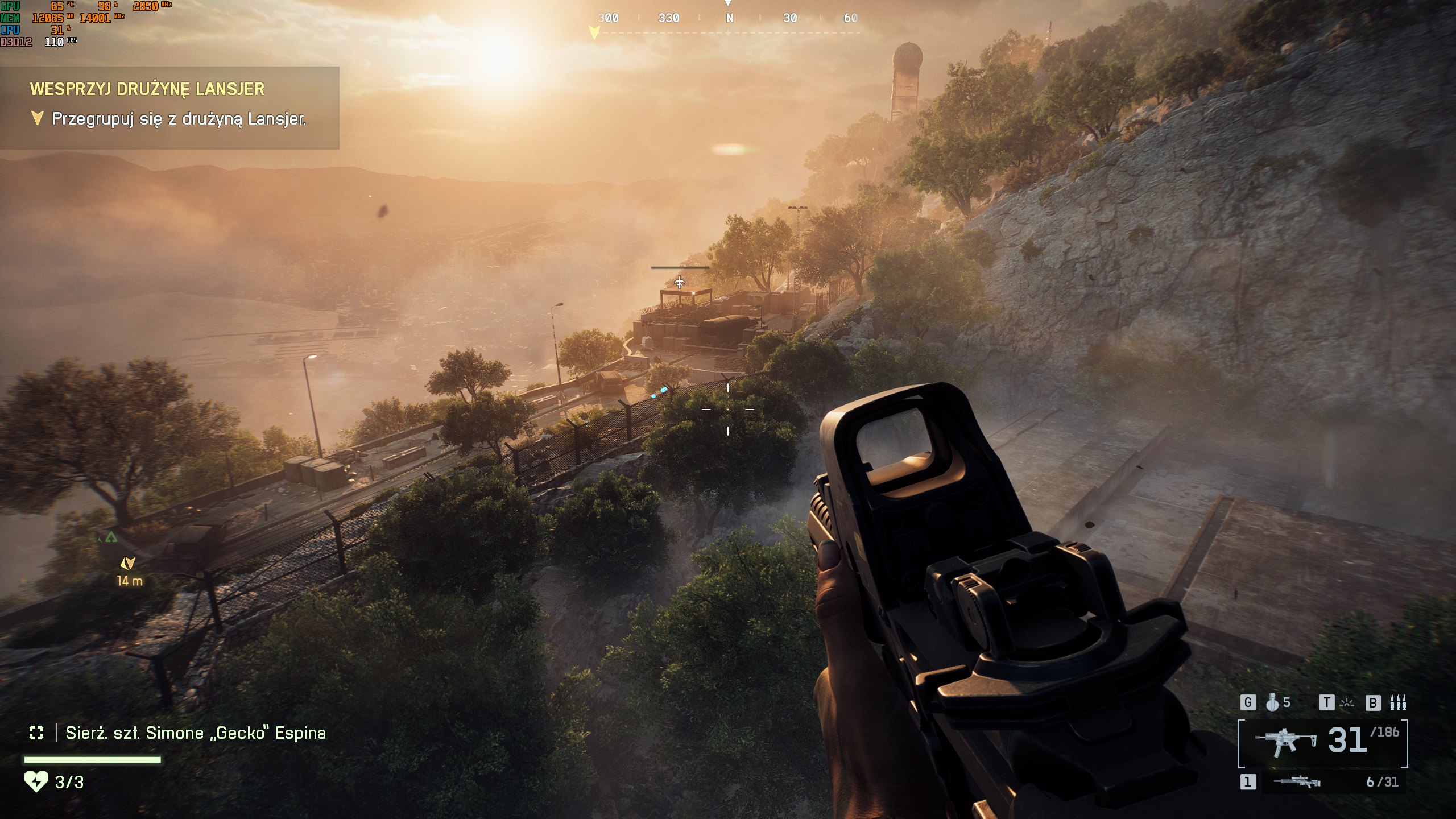Screen dimensions: 1456x819
Task: Select the equipped submachine gun weapon slot
Action: pos(1286,743)
